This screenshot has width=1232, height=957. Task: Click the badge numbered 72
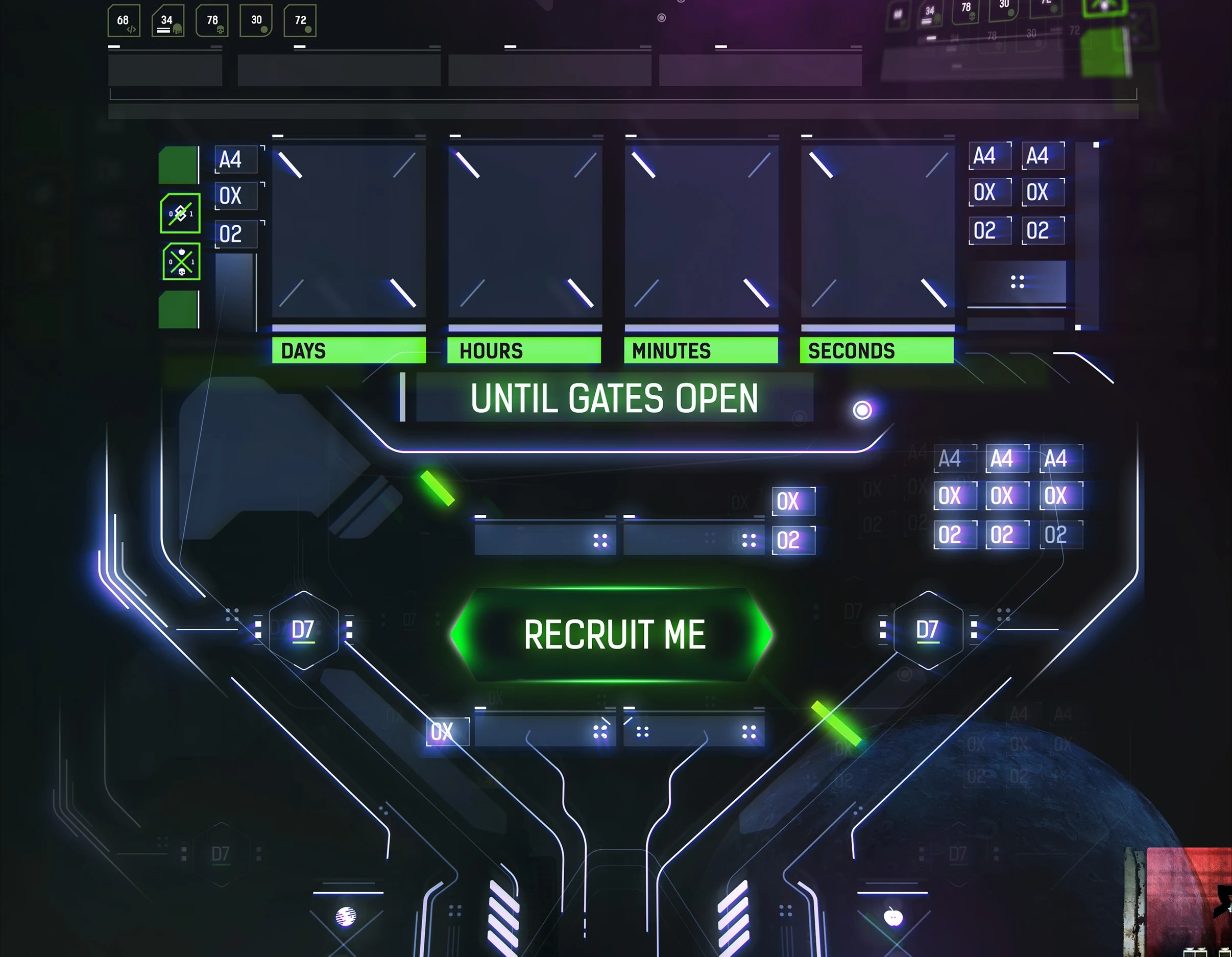301,21
